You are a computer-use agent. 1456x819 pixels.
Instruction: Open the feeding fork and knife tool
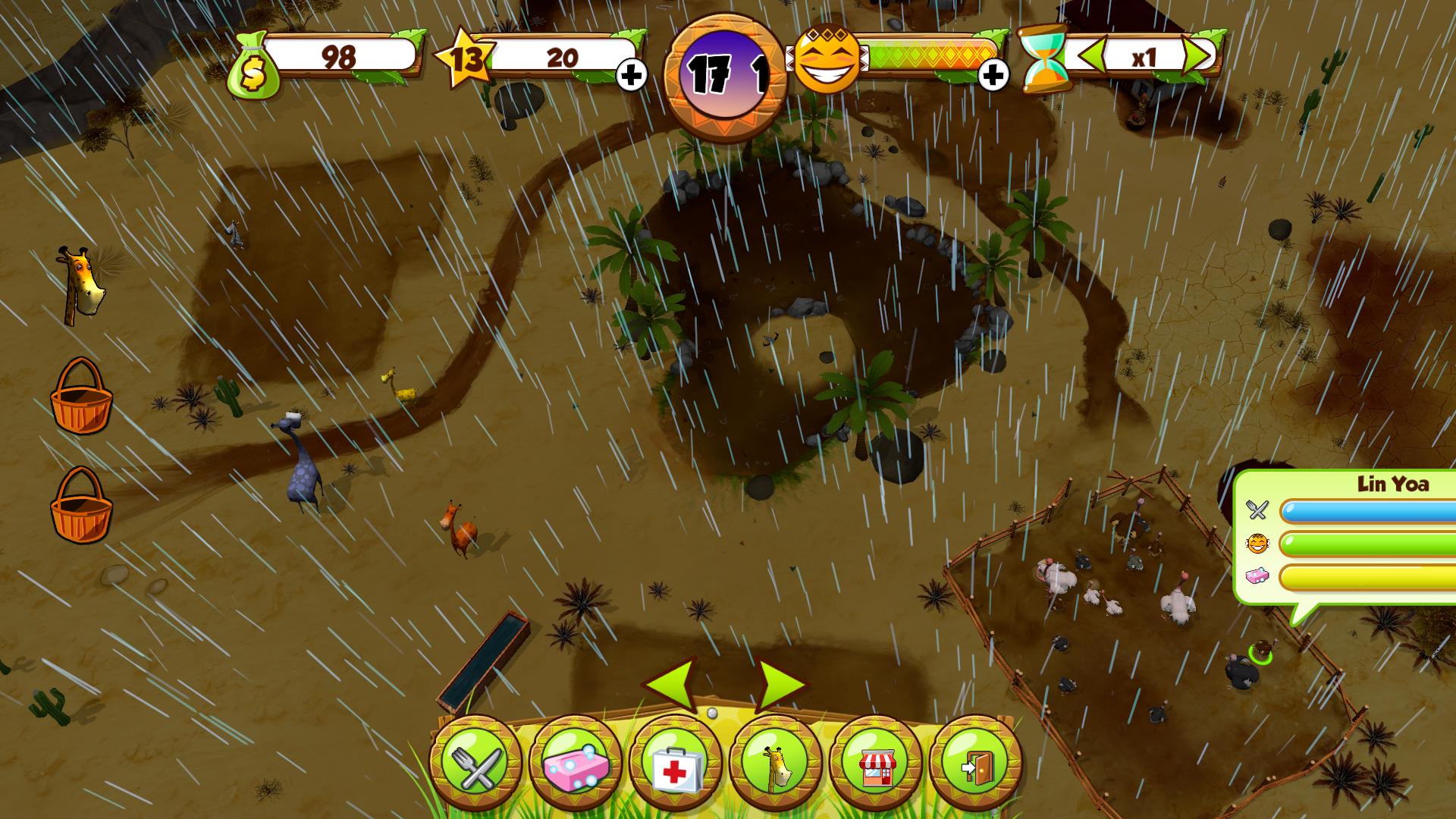click(x=475, y=761)
